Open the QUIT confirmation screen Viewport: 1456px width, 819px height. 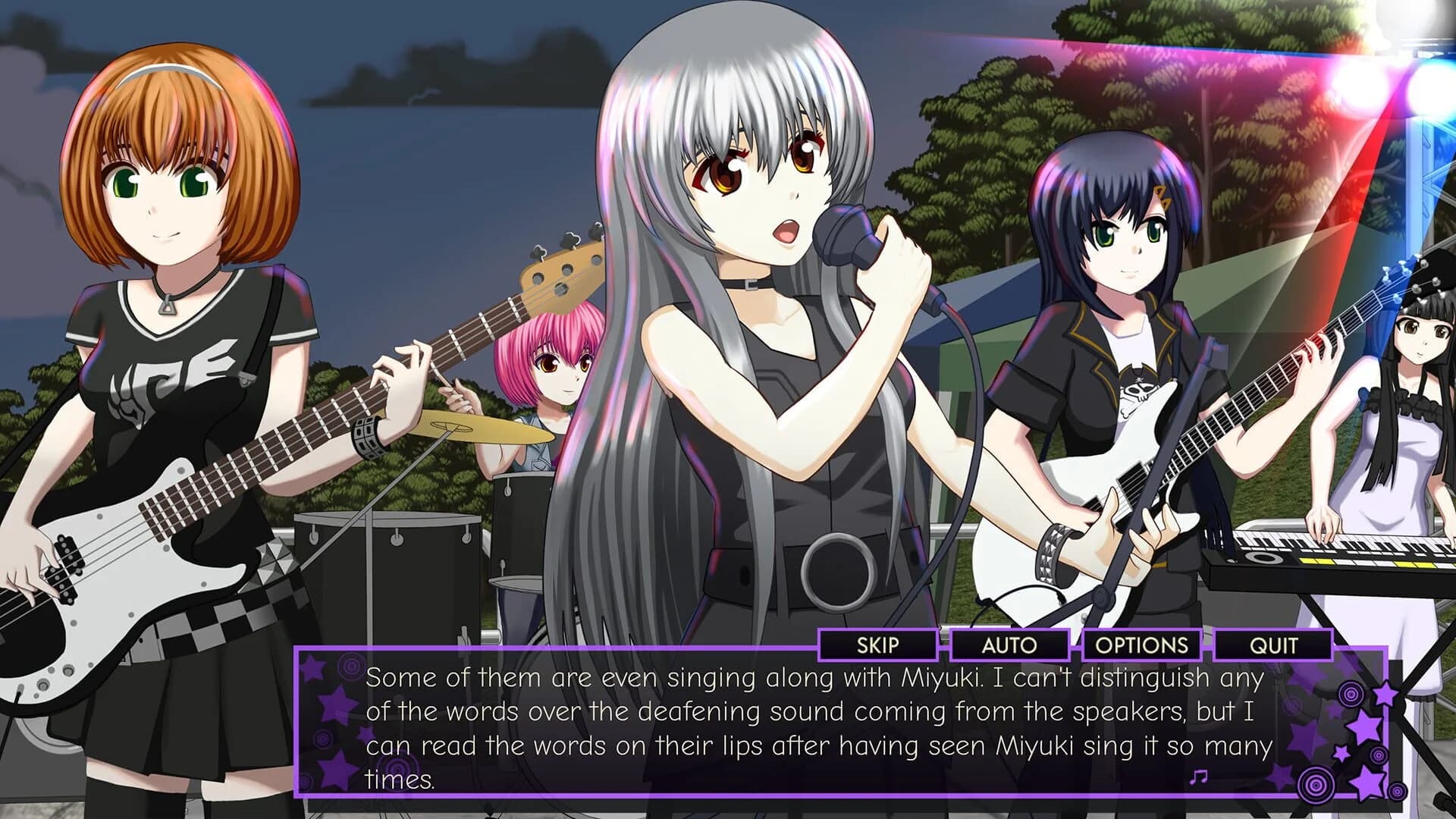pyautogui.click(x=1274, y=646)
